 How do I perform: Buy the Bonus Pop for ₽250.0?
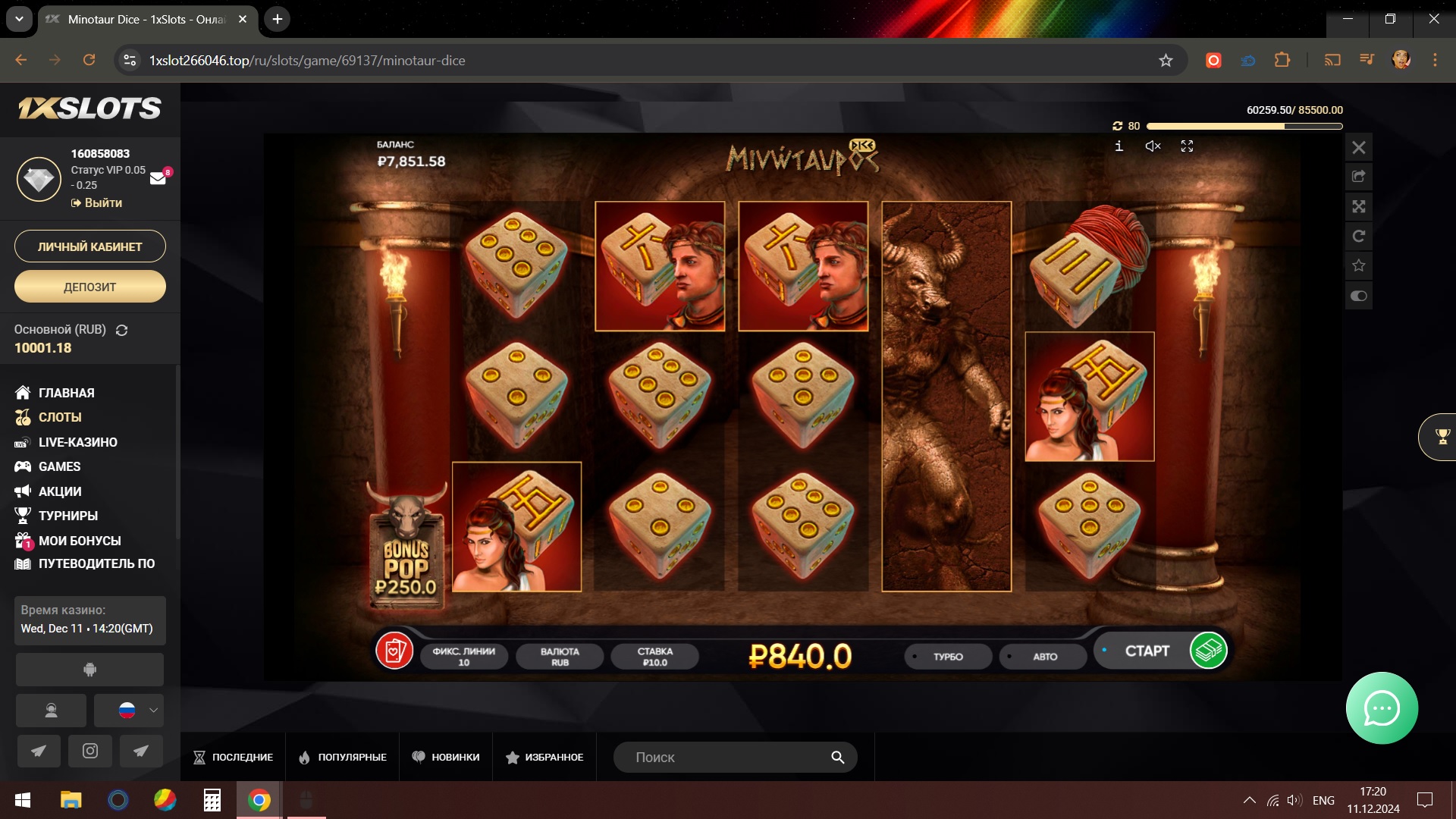(x=406, y=561)
